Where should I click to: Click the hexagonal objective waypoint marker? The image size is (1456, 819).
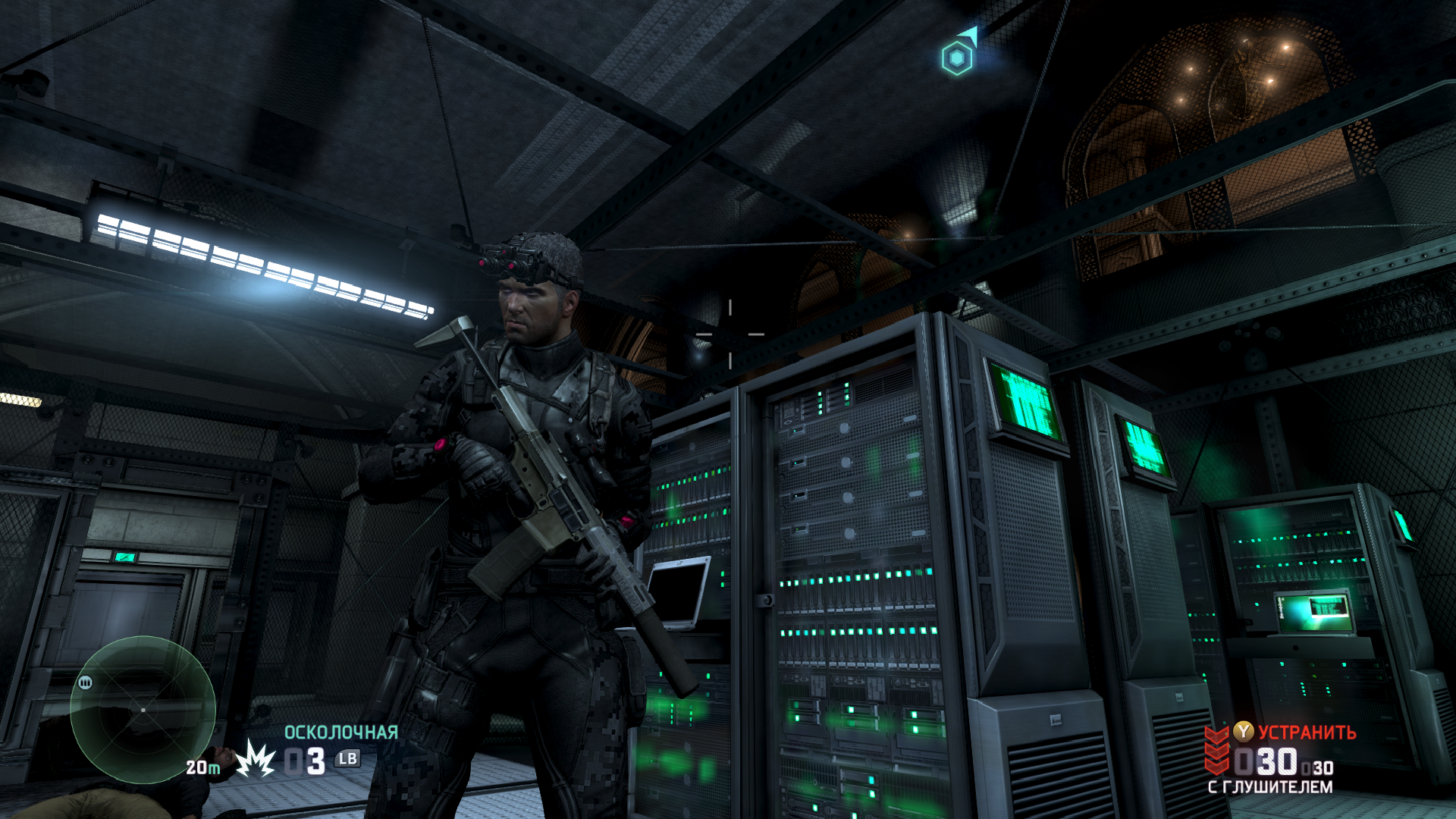click(x=957, y=58)
